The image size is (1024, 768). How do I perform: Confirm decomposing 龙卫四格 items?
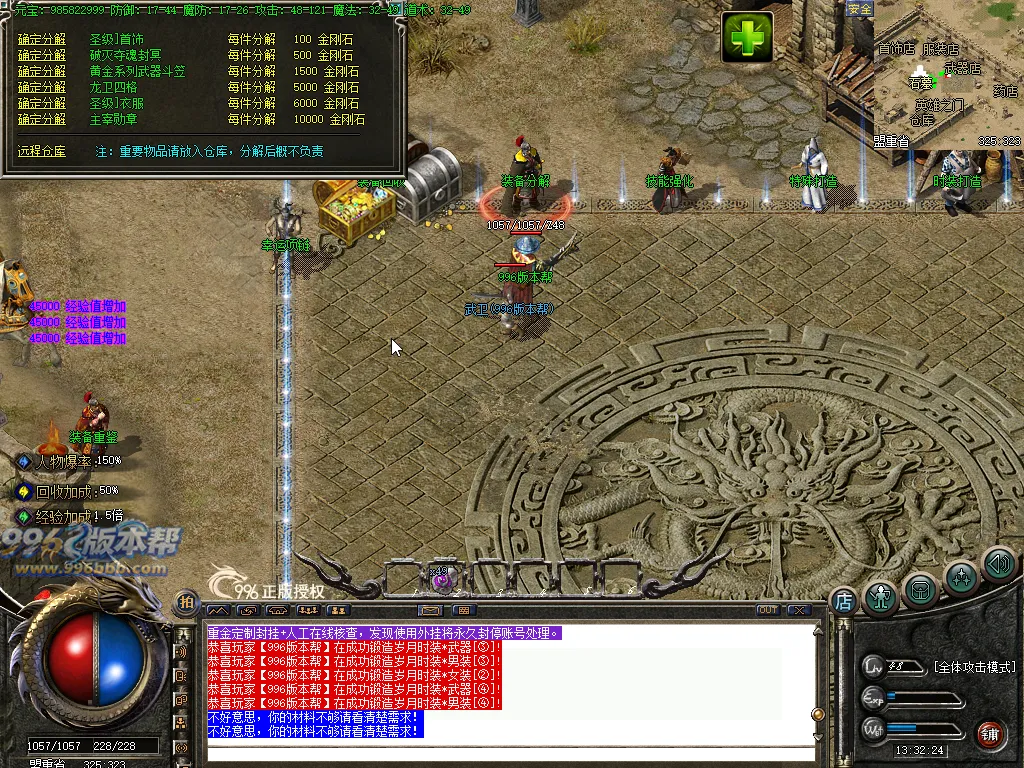tap(41, 87)
